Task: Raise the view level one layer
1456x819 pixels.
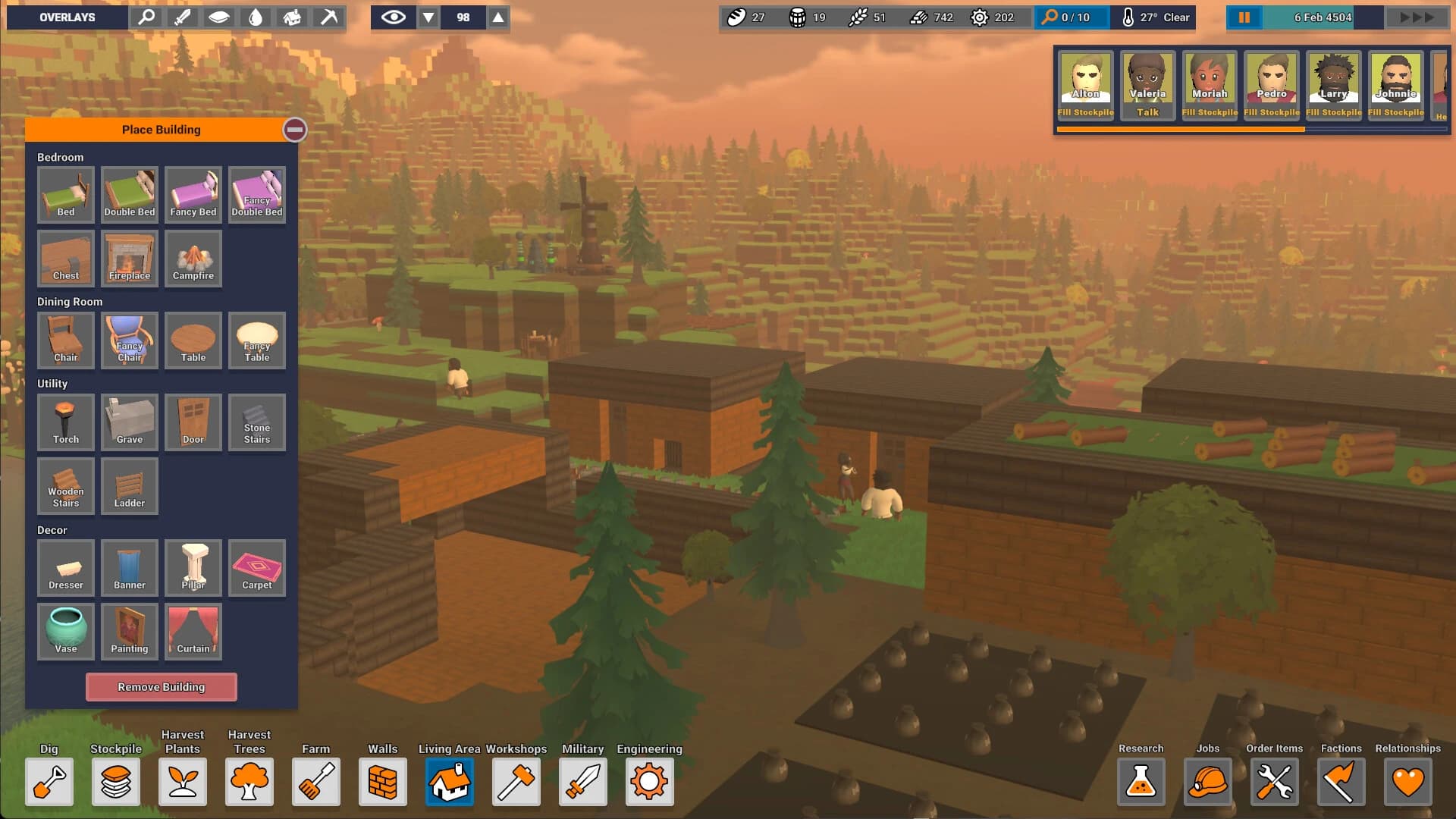Action: (498, 17)
